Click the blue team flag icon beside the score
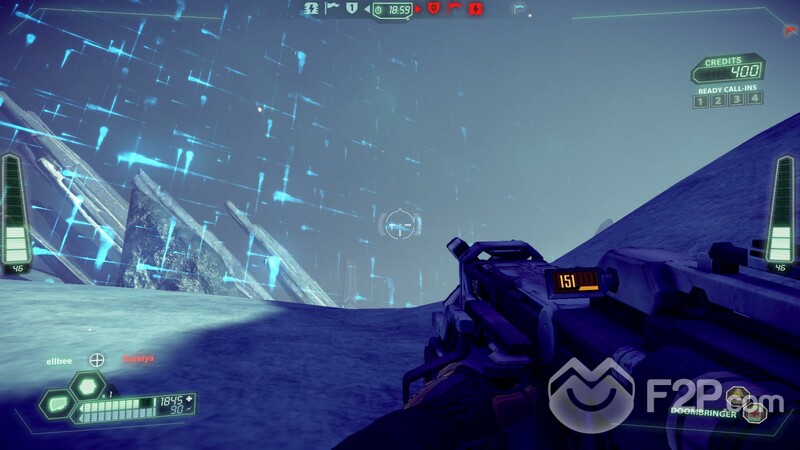 coord(330,8)
